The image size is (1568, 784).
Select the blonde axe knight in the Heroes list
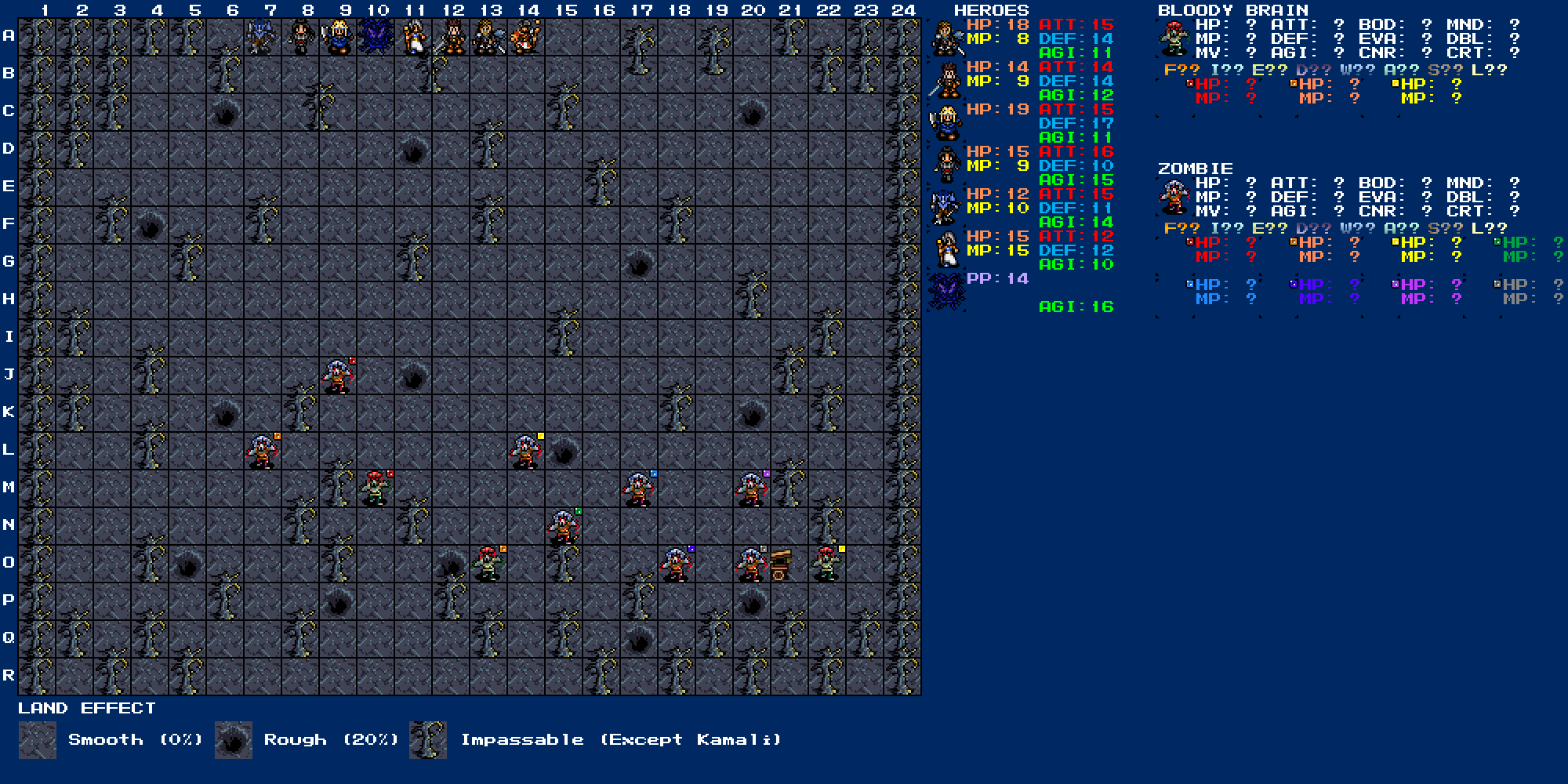[x=946, y=123]
